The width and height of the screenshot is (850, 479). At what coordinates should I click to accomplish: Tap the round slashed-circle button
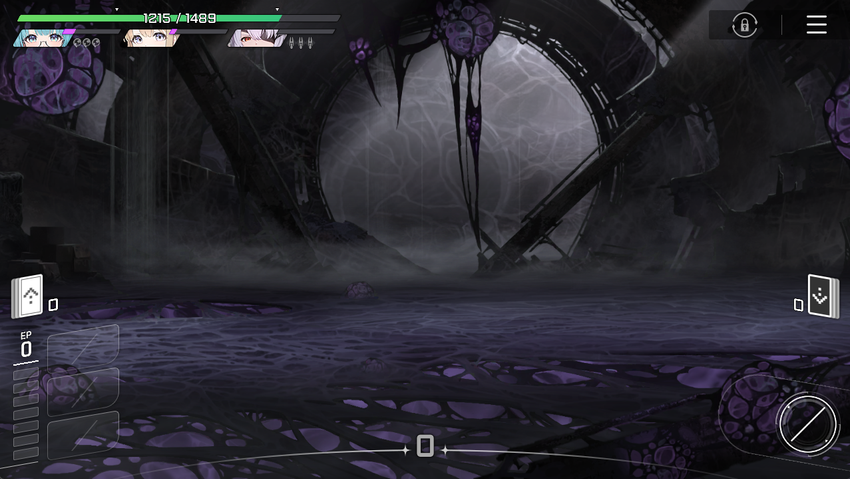(x=807, y=424)
